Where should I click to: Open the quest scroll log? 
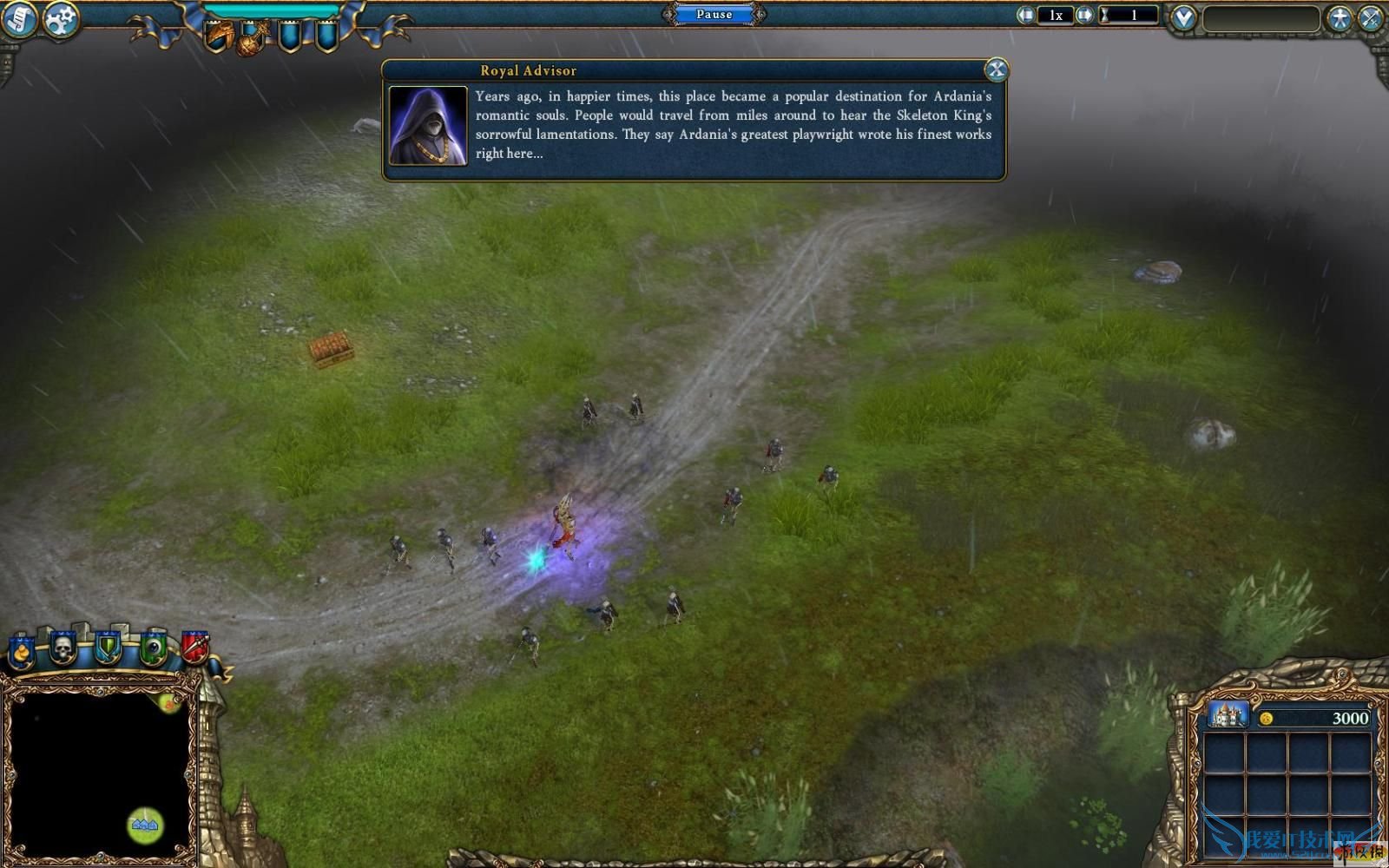(19, 18)
